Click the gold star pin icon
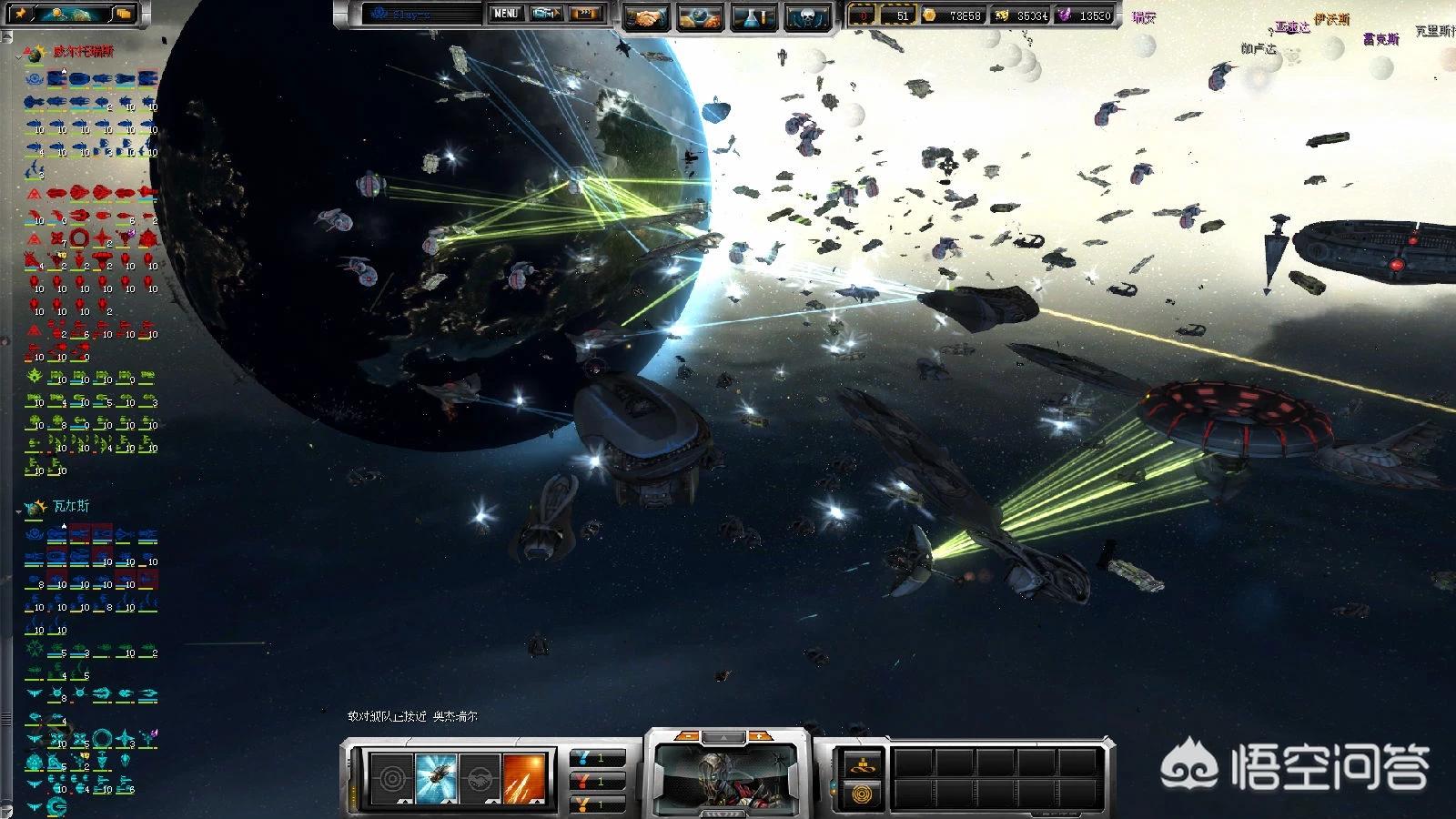Screen dimensions: 1456x819 pyautogui.click(x=20, y=14)
